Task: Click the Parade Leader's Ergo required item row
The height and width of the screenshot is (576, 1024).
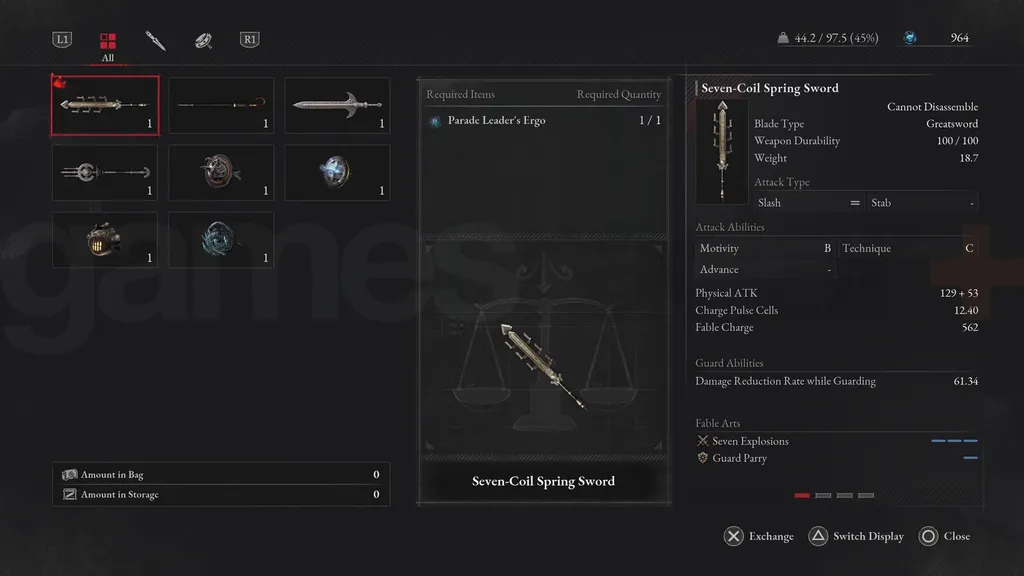Action: [545, 121]
